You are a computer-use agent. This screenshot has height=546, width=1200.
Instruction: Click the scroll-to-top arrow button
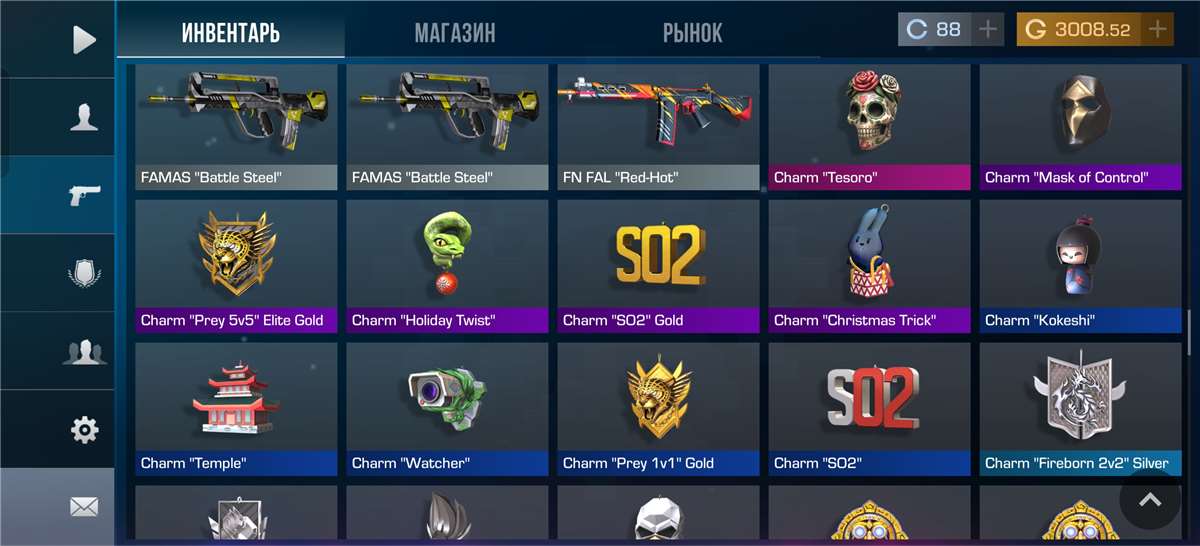[x=1150, y=499]
